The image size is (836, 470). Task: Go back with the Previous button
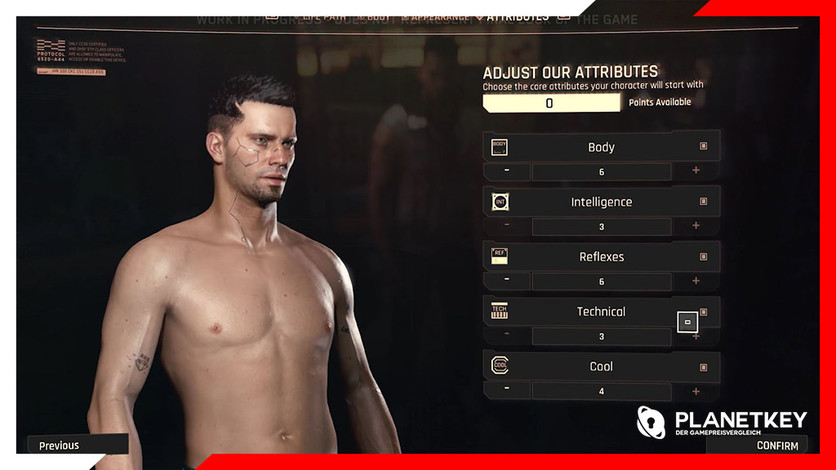click(x=60, y=445)
